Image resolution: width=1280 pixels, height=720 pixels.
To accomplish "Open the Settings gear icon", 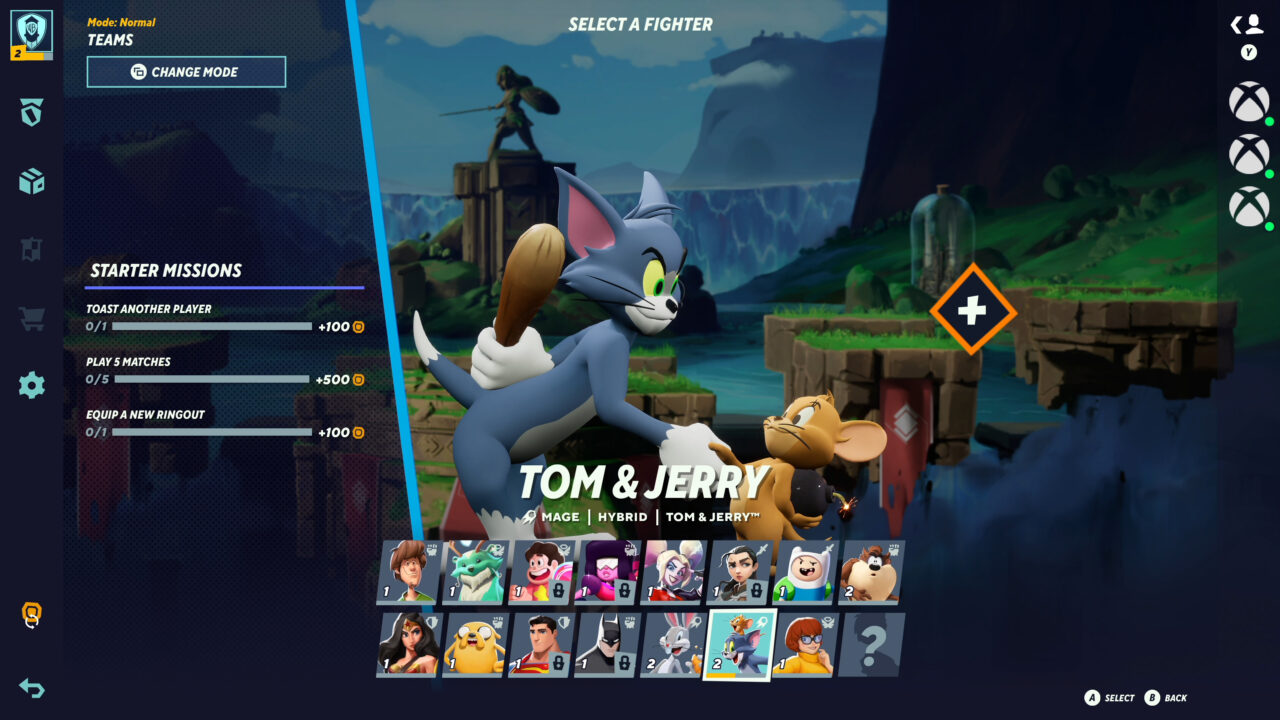I will [x=30, y=384].
